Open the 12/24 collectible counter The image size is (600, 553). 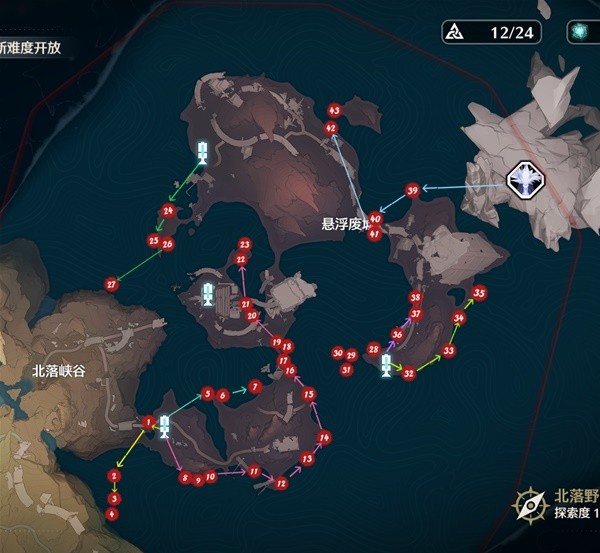coord(493,32)
